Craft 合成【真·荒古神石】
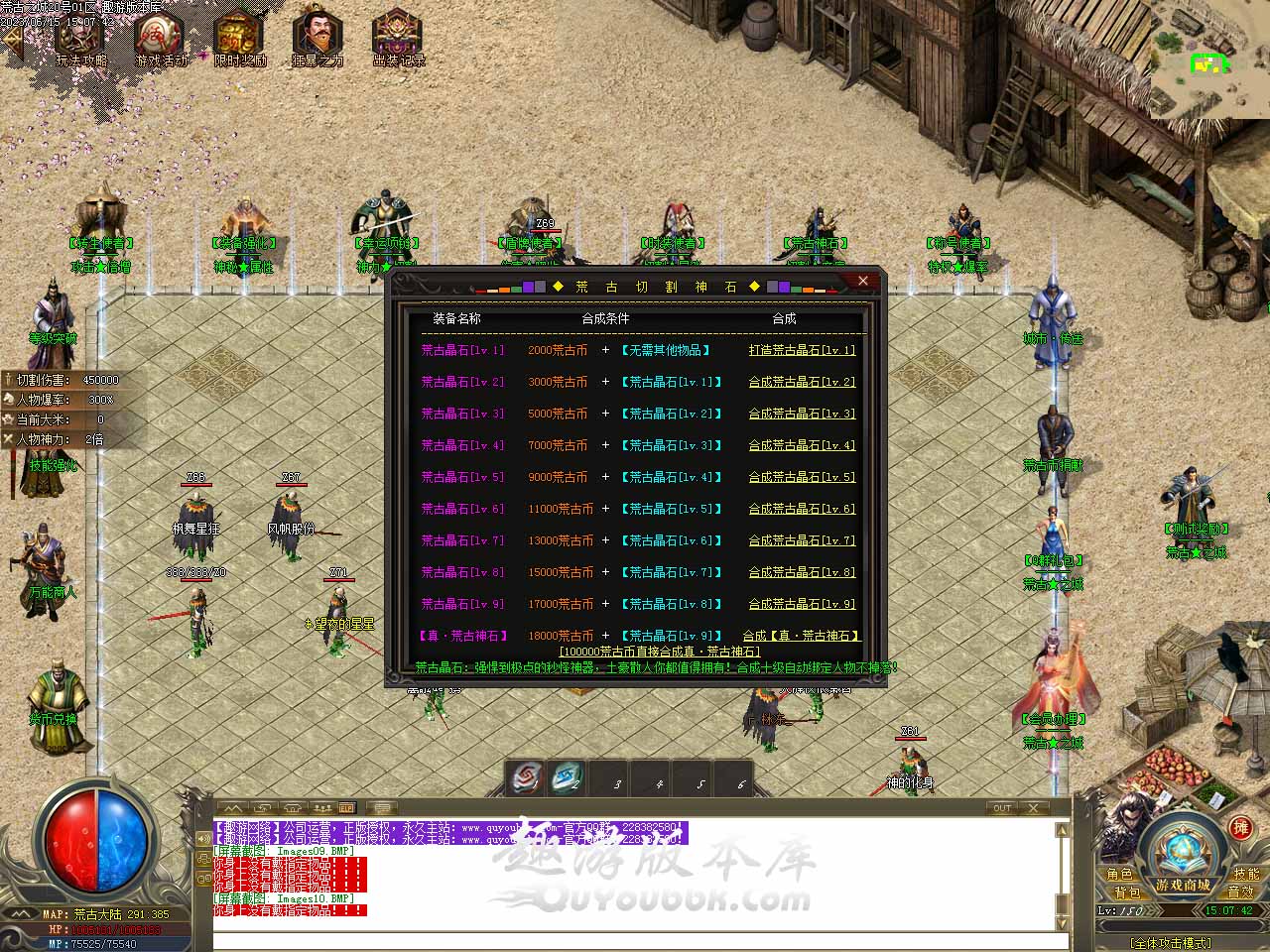Image resolution: width=1270 pixels, height=952 pixels. tap(800, 636)
